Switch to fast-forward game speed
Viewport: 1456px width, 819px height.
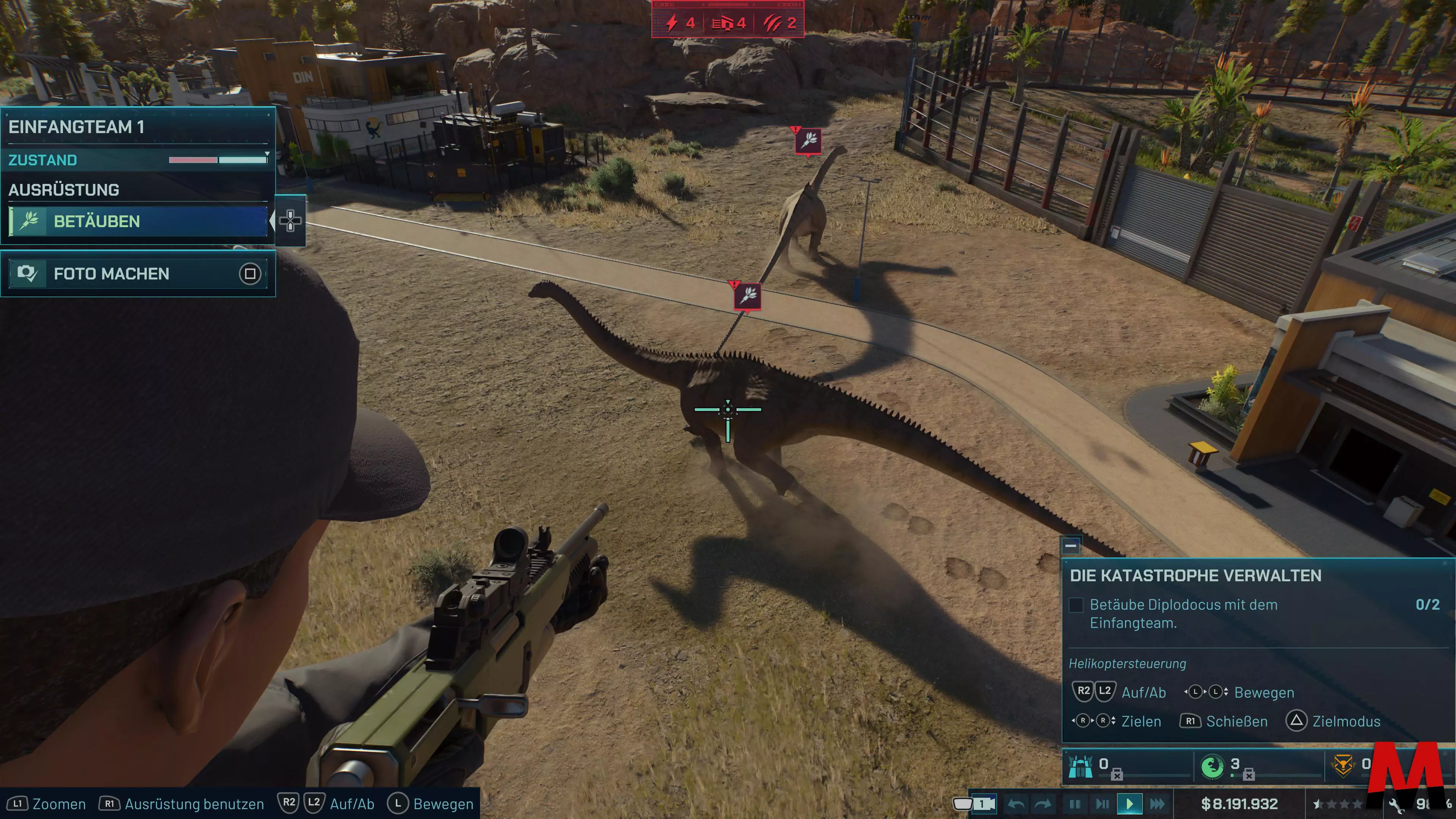click(x=1157, y=804)
